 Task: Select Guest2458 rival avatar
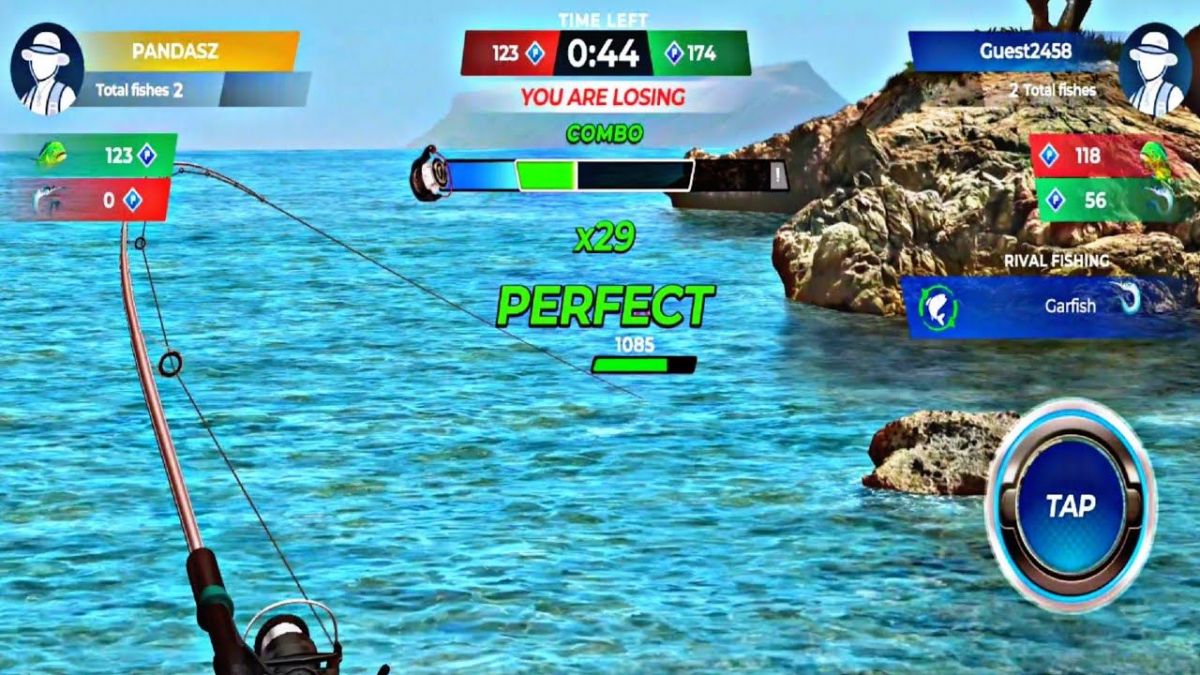click(1154, 68)
